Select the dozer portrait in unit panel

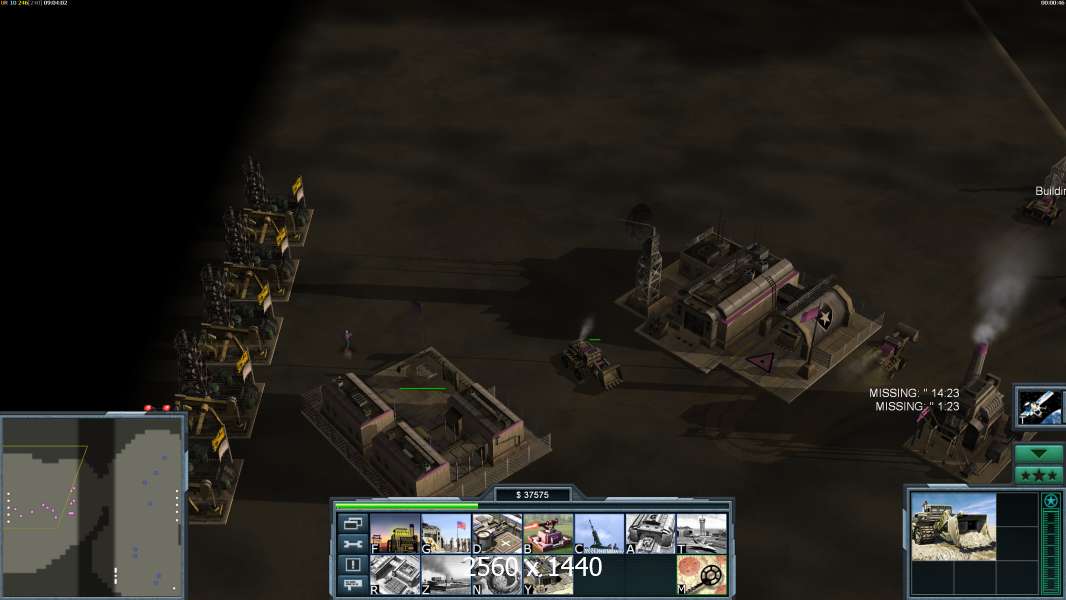[x=953, y=526]
